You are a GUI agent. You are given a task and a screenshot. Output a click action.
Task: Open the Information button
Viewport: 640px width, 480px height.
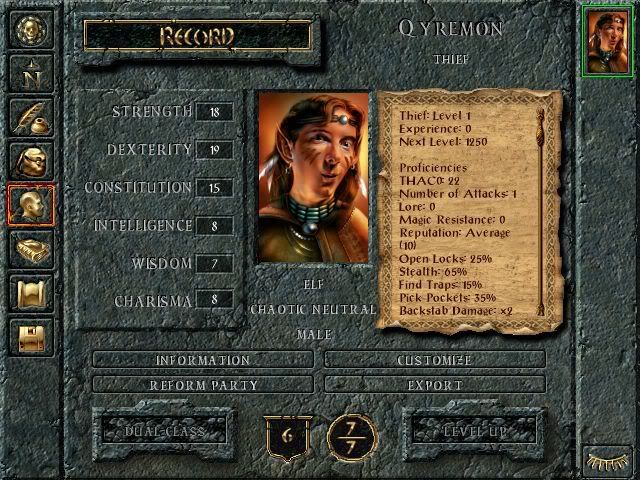[202, 360]
